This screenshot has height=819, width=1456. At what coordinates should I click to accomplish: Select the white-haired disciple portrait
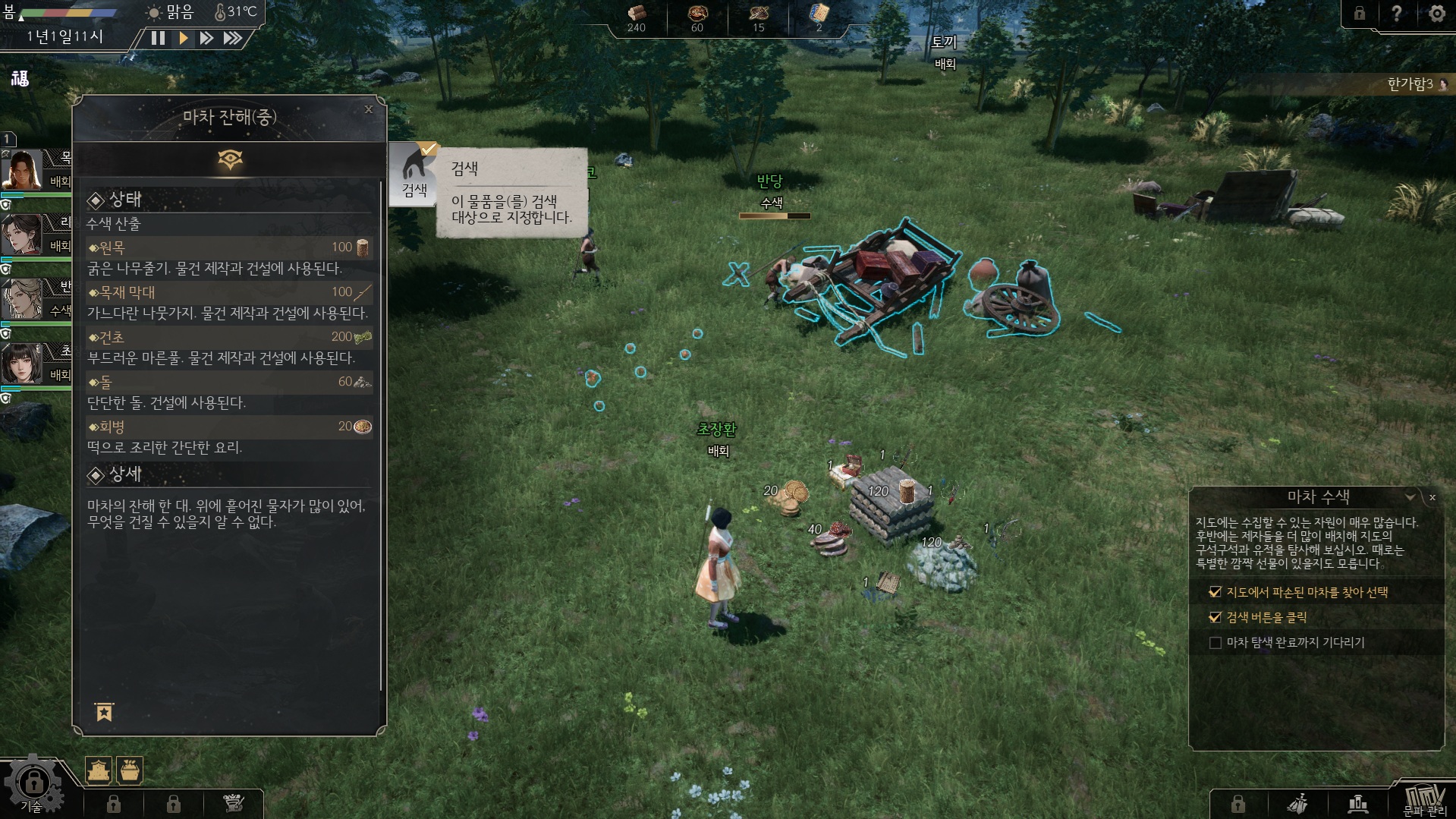pos(23,299)
